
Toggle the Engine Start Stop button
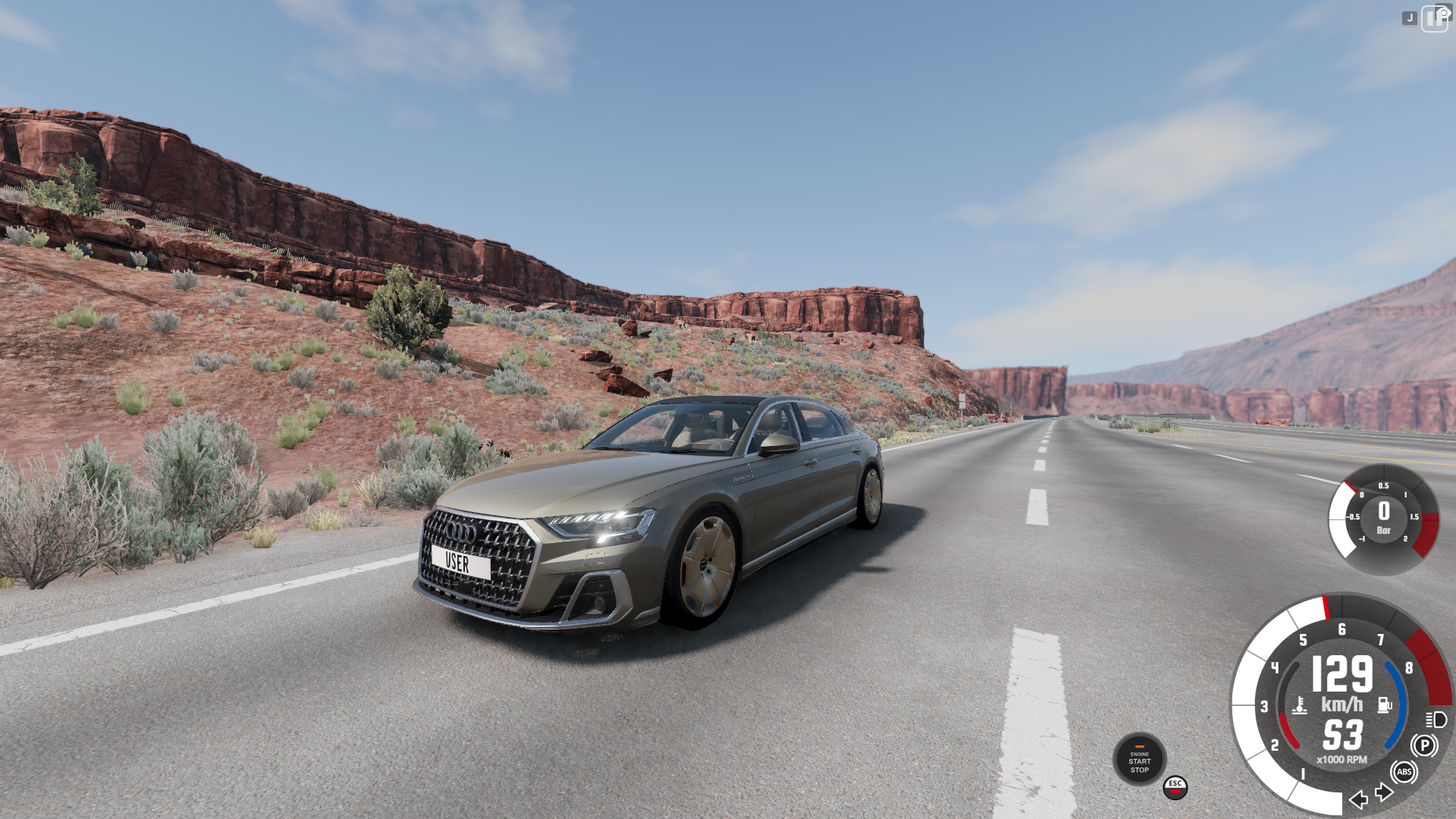coord(1139,759)
